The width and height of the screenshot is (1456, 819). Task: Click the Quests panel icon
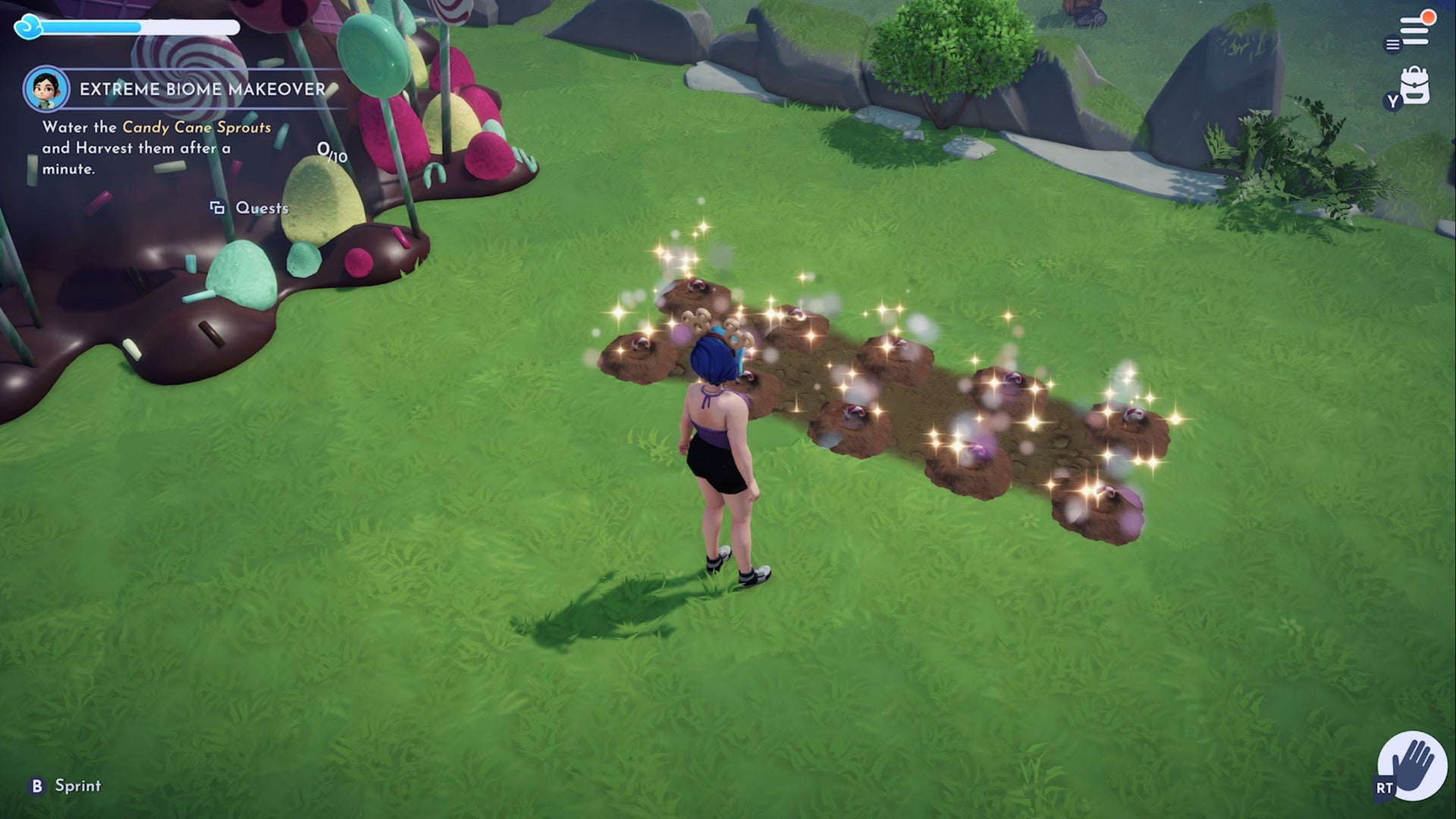pos(215,206)
